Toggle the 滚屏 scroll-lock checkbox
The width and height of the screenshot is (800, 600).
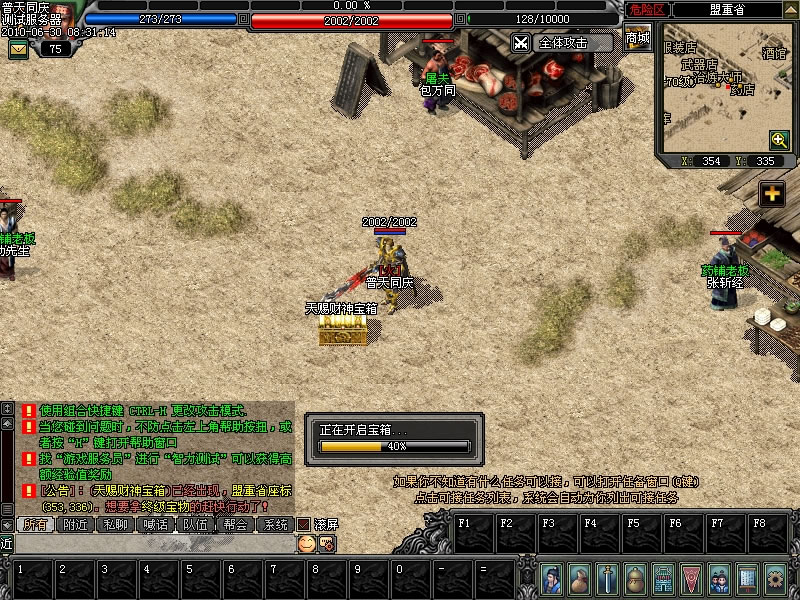(x=302, y=524)
